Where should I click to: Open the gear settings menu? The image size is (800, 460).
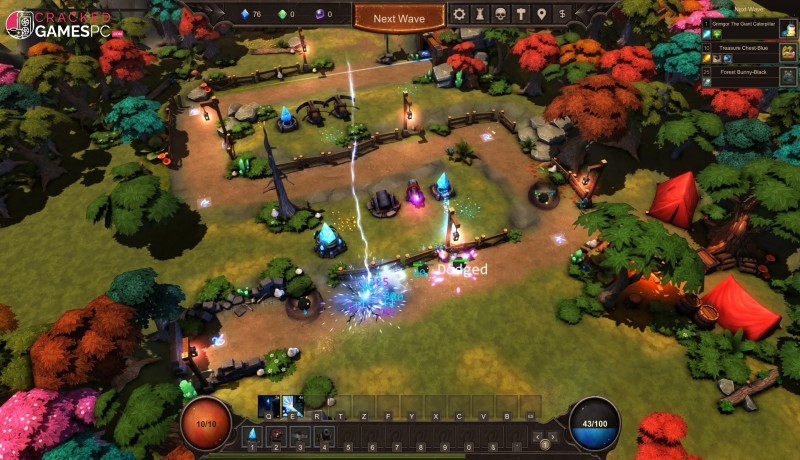tap(460, 14)
